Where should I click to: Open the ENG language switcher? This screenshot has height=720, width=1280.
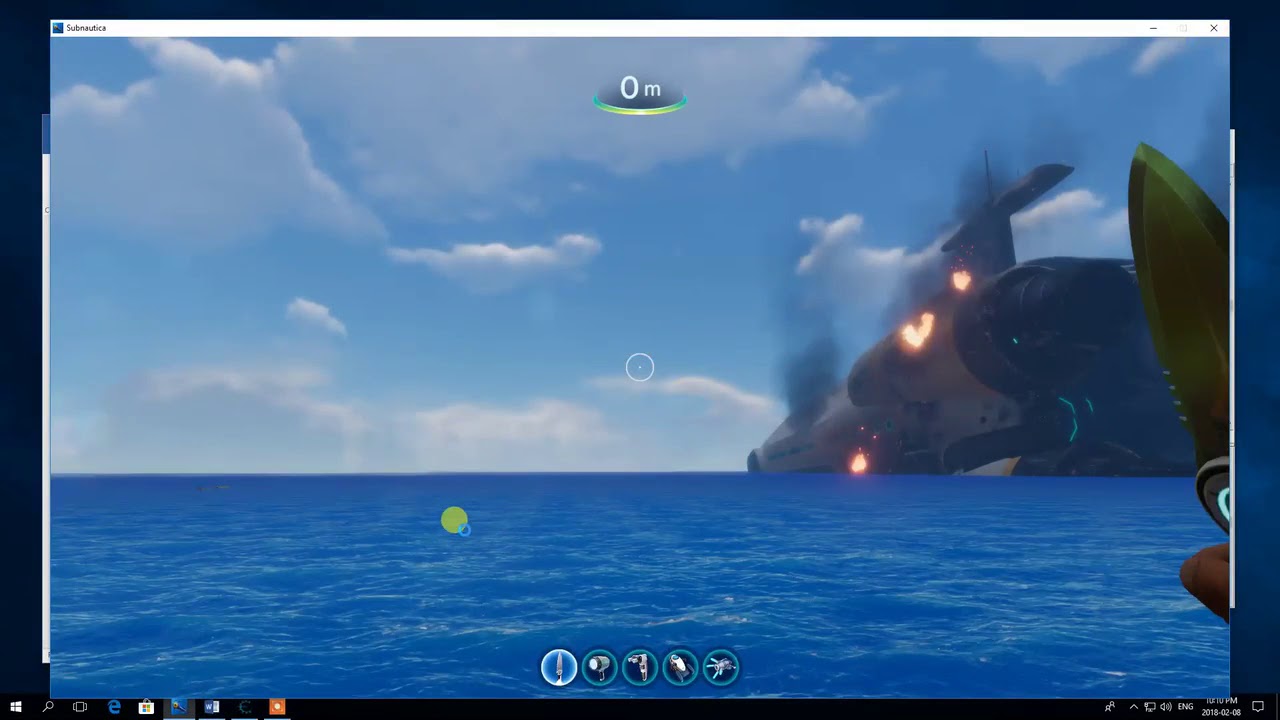1186,707
